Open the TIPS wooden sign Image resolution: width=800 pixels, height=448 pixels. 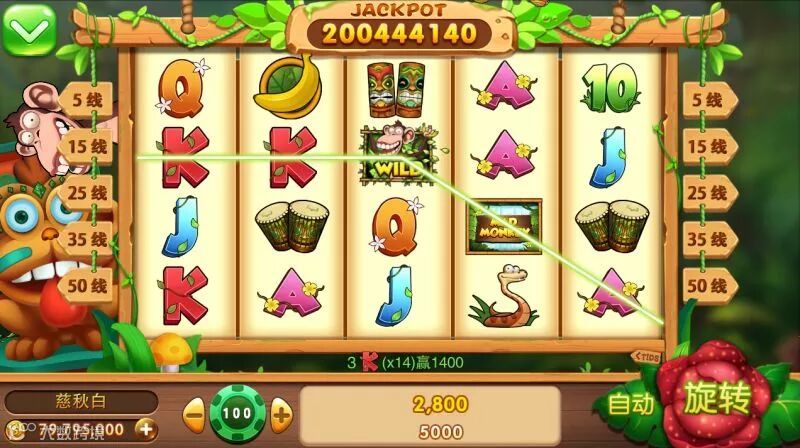[648, 356]
